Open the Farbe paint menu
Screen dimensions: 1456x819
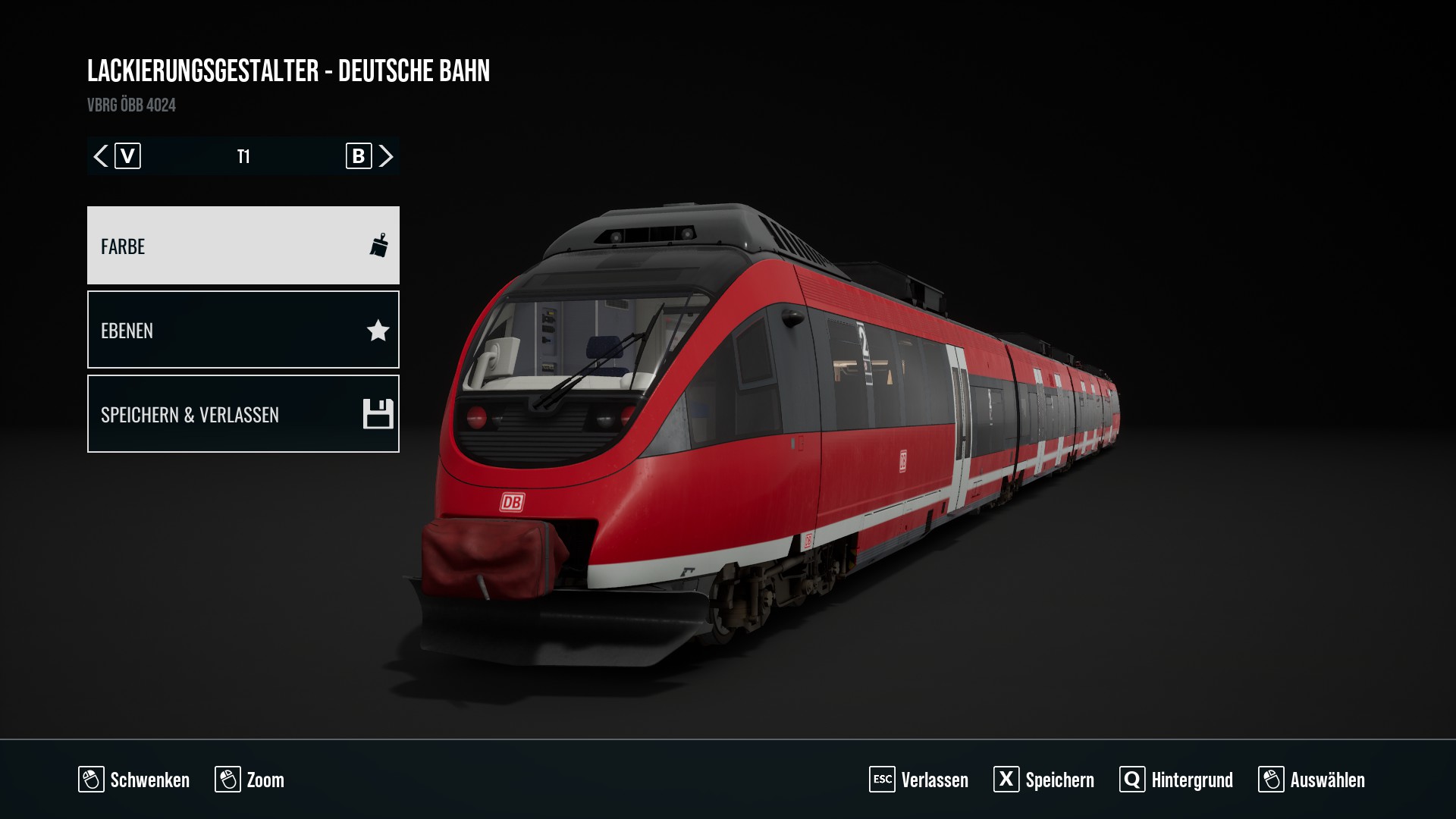(x=243, y=246)
